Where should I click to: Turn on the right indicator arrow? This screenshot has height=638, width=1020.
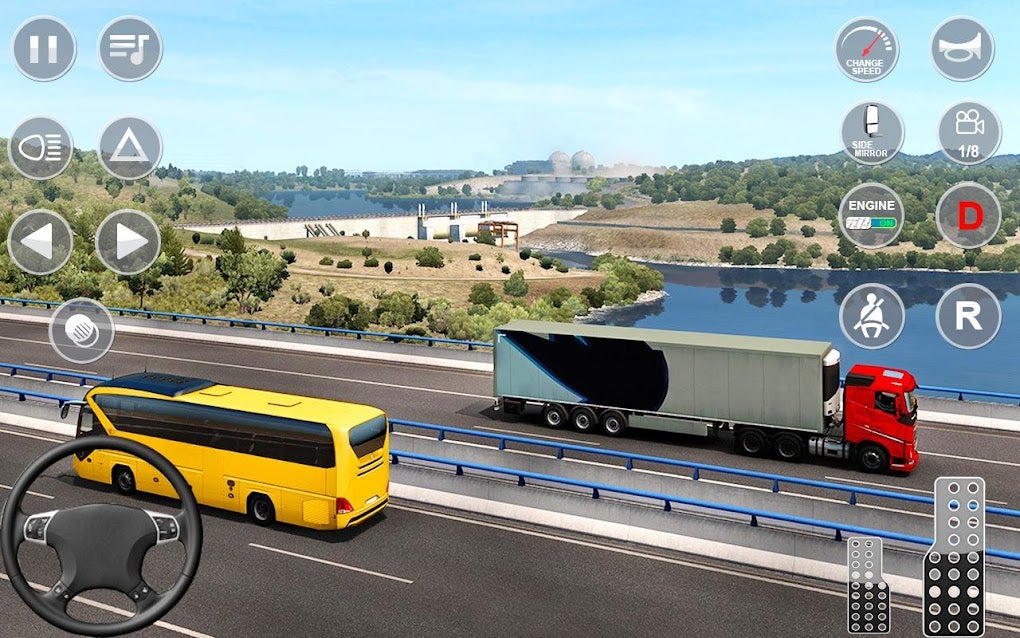pyautogui.click(x=128, y=241)
